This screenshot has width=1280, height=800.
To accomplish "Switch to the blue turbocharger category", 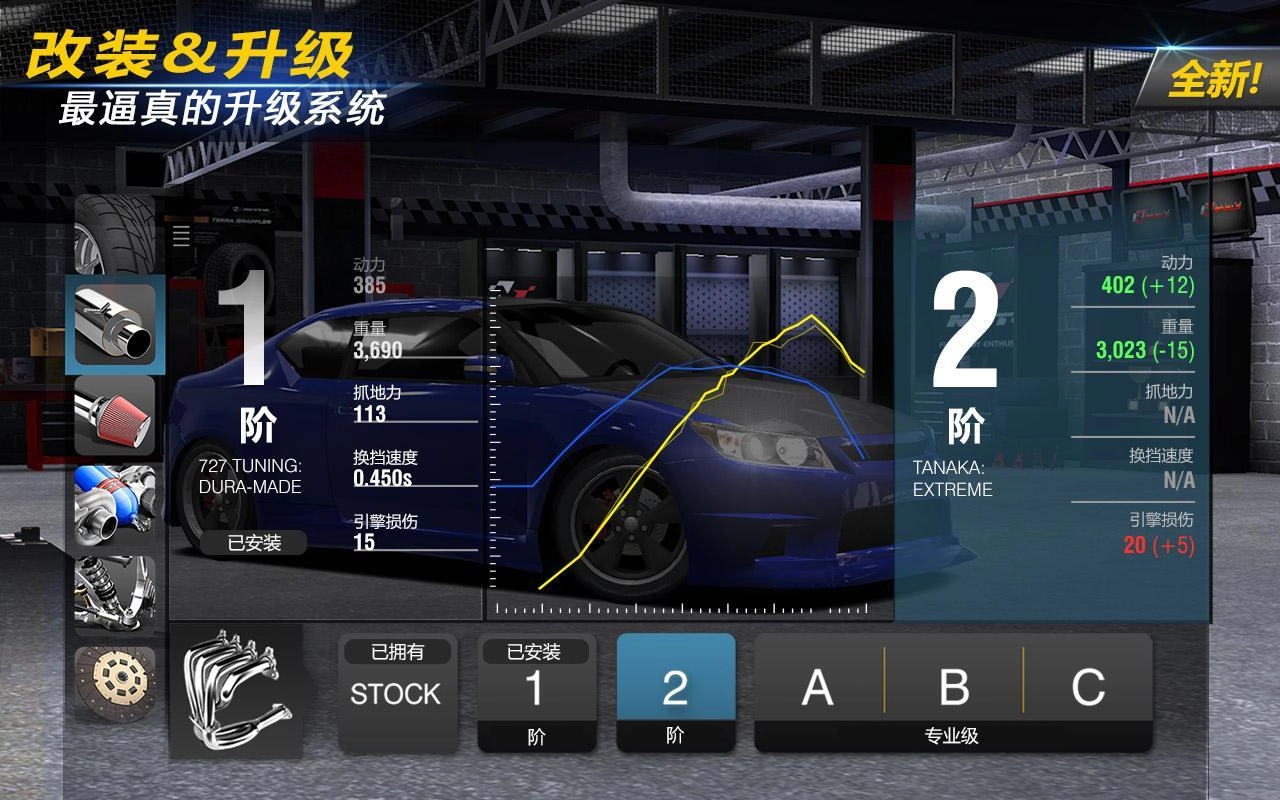I will coord(115,505).
